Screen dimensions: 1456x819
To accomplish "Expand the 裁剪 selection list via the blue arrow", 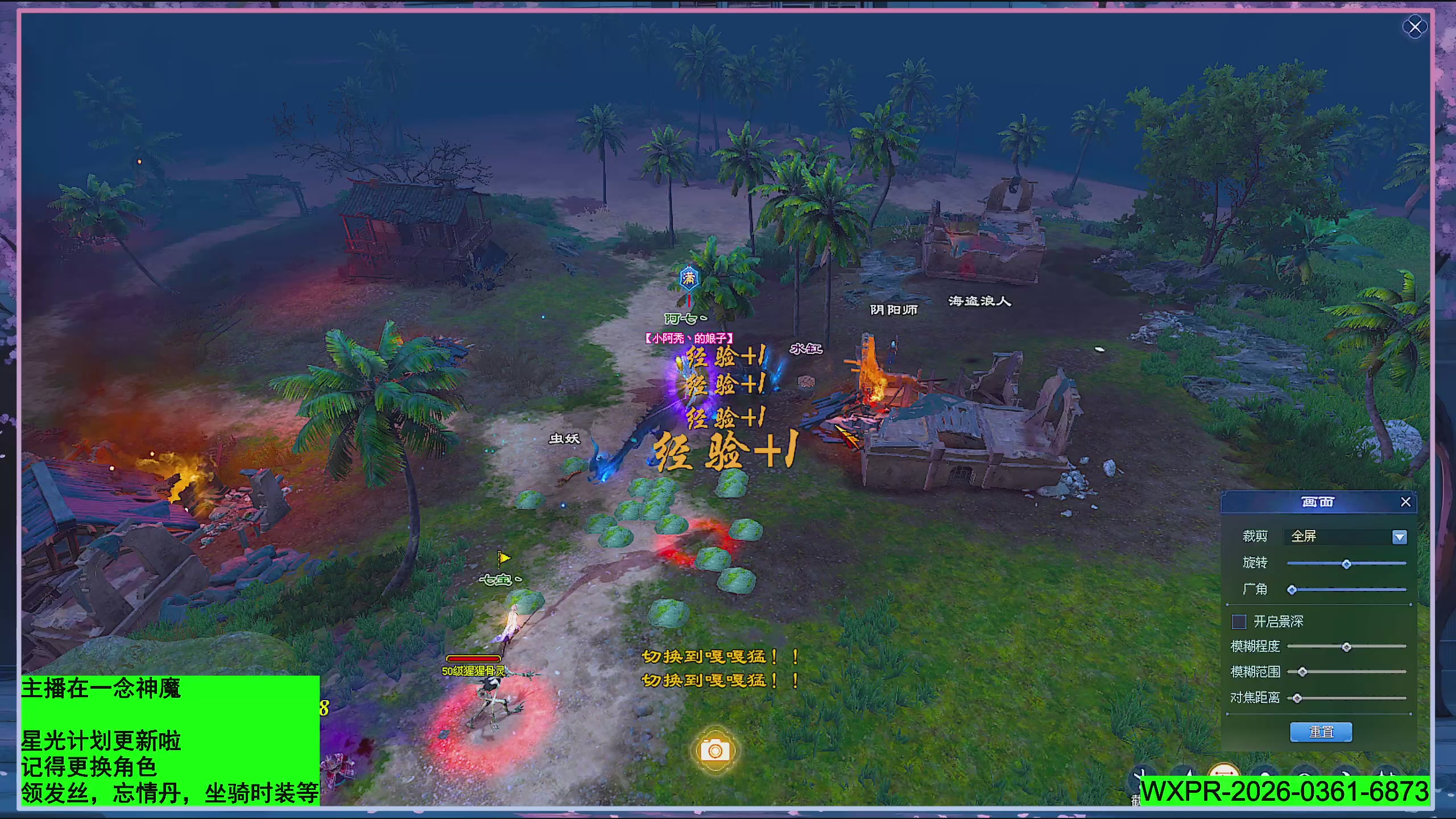I will (x=1400, y=537).
